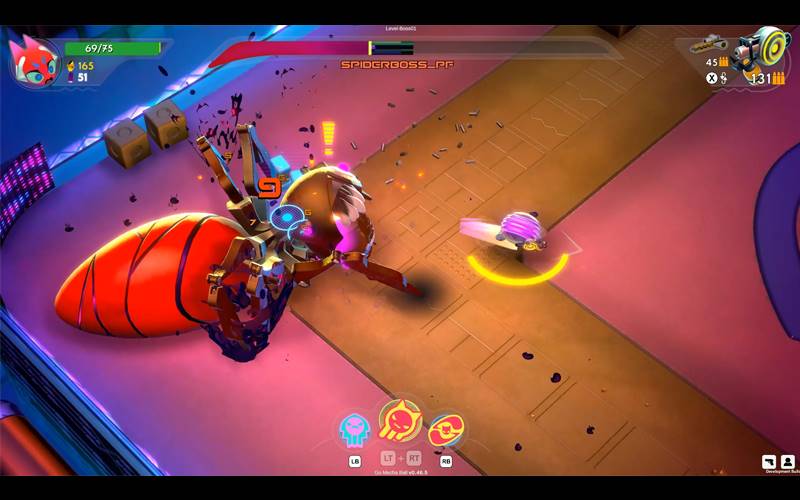Activate the blue skull ability icon
The width and height of the screenshot is (800, 500).
pyautogui.click(x=354, y=430)
